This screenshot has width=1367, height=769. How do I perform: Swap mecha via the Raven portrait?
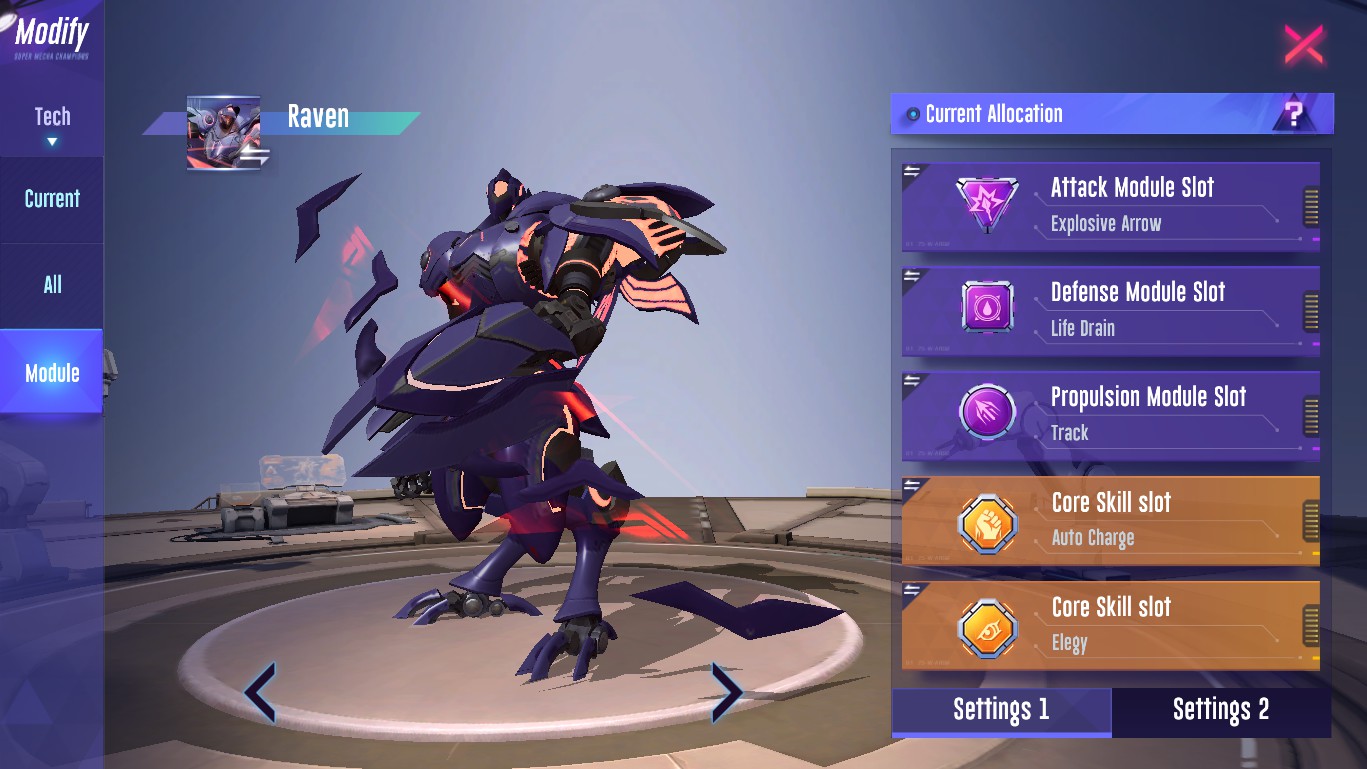point(225,133)
